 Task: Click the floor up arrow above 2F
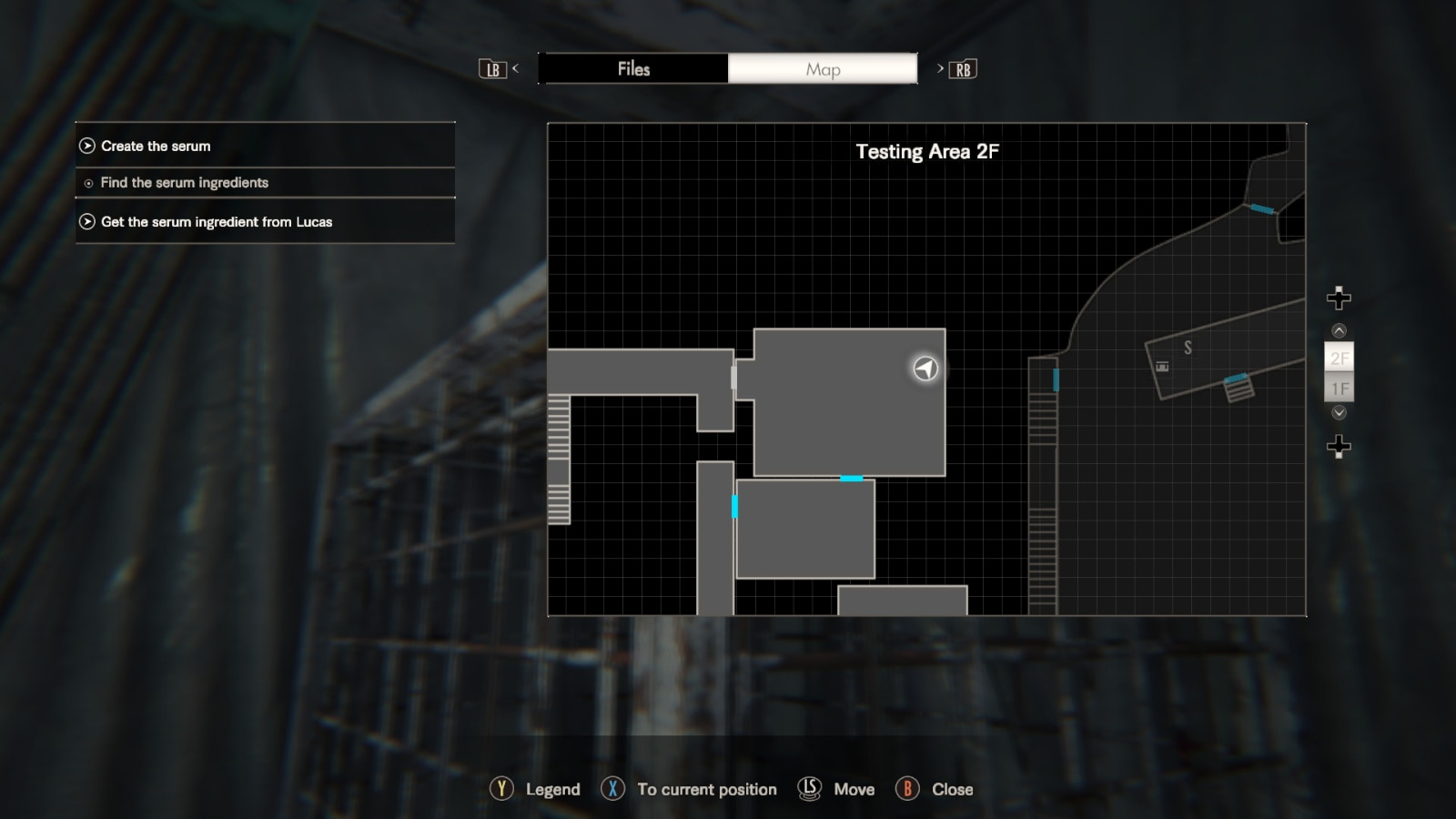pyautogui.click(x=1339, y=331)
